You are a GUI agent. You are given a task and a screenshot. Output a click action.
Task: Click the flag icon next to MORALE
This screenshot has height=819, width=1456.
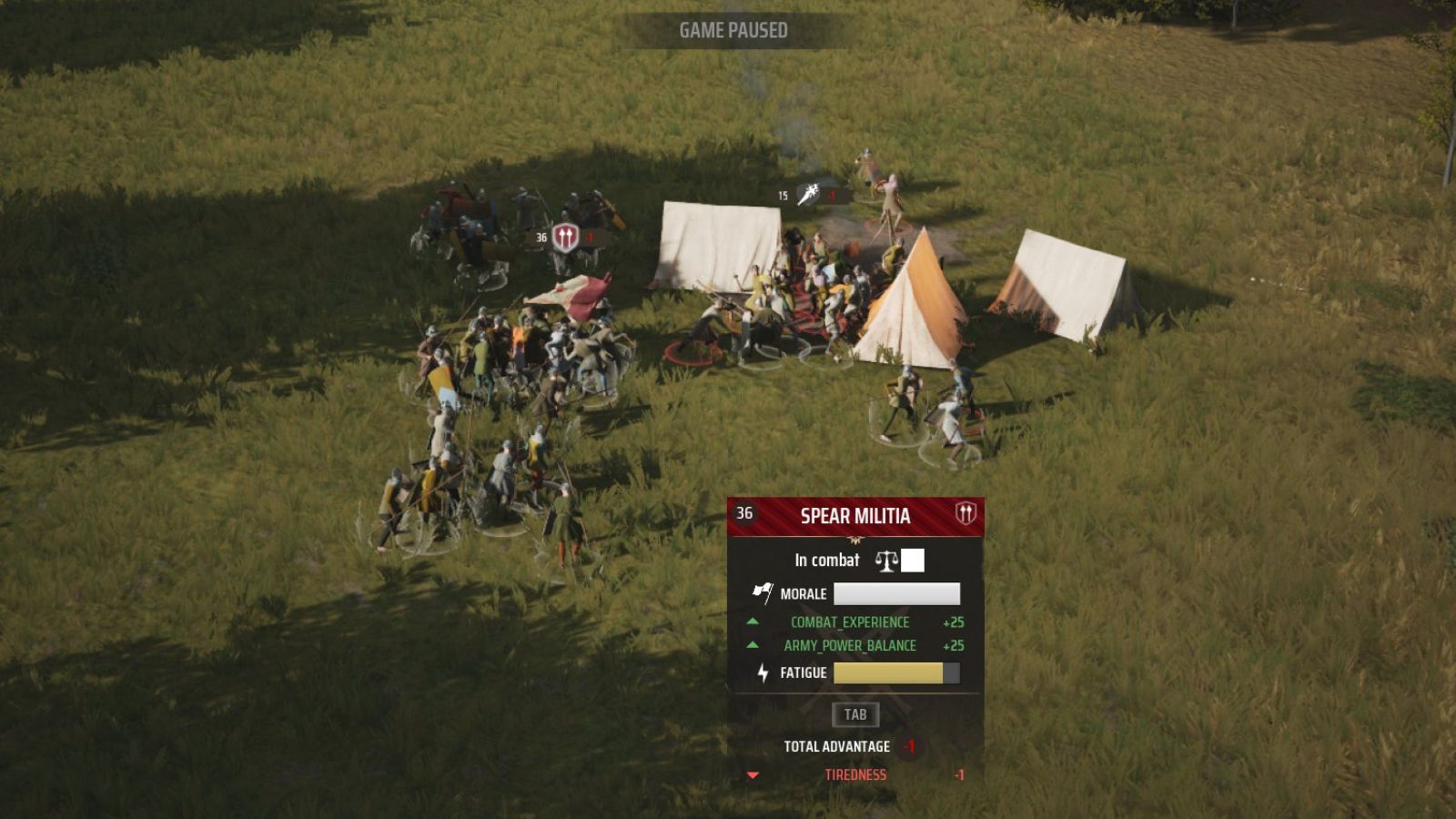762,591
